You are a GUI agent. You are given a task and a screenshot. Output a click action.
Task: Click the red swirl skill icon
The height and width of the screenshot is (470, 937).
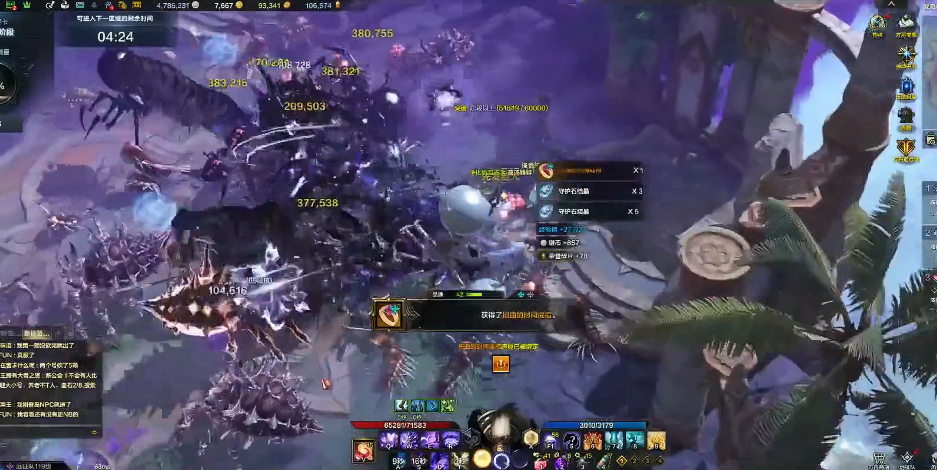tap(364, 451)
